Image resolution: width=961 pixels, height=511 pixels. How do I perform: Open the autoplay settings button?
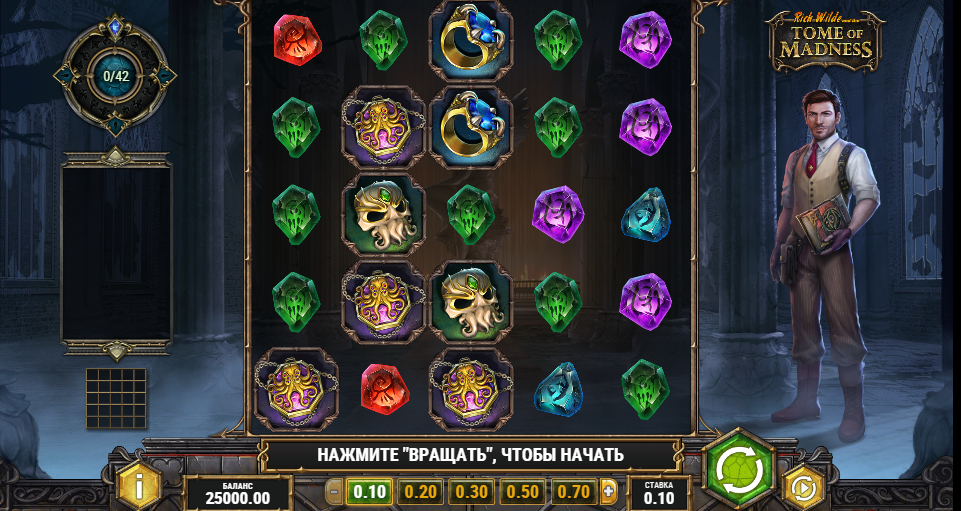[802, 487]
